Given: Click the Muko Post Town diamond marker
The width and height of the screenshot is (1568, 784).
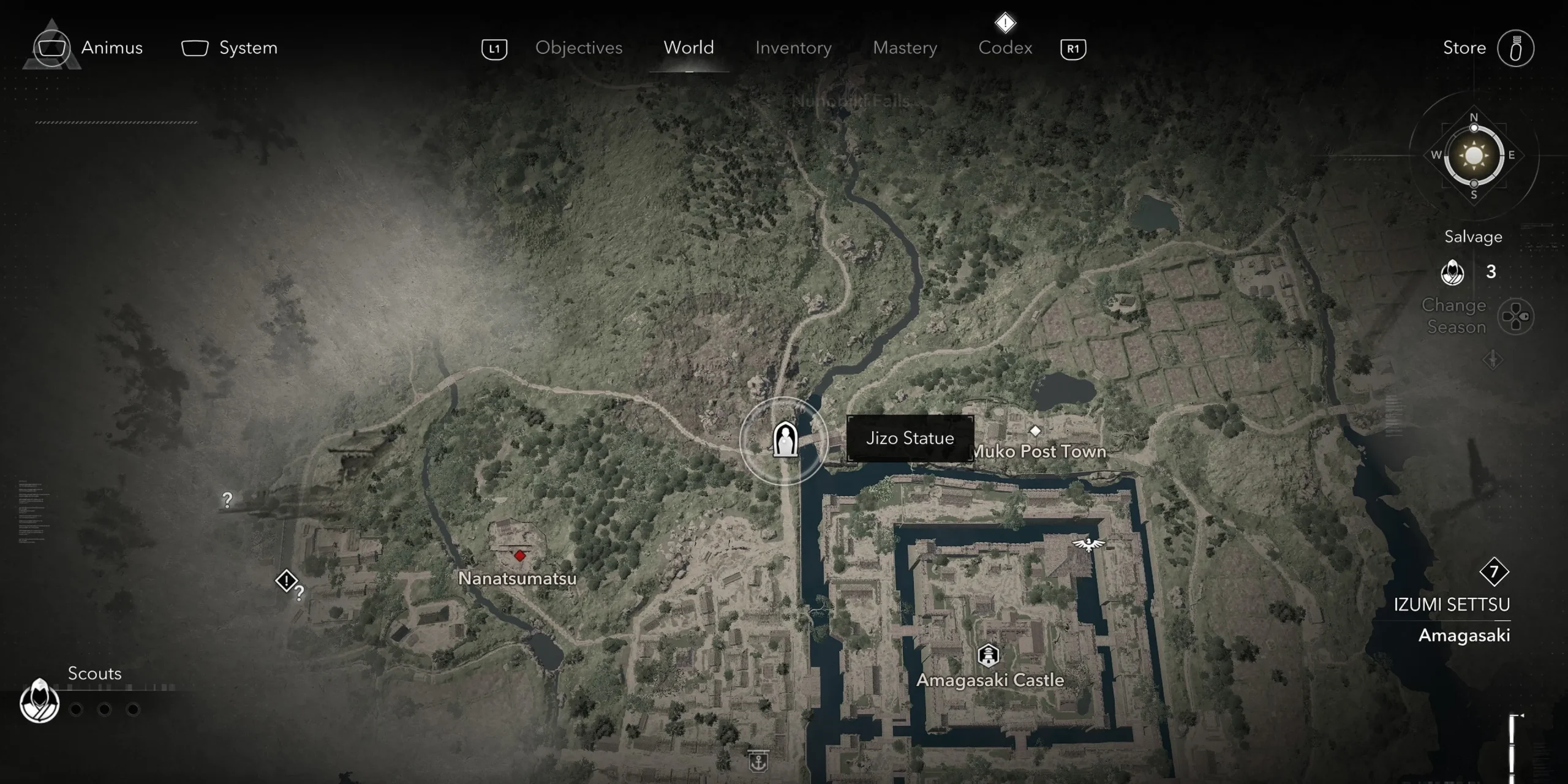Looking at the screenshot, I should click(x=1035, y=431).
